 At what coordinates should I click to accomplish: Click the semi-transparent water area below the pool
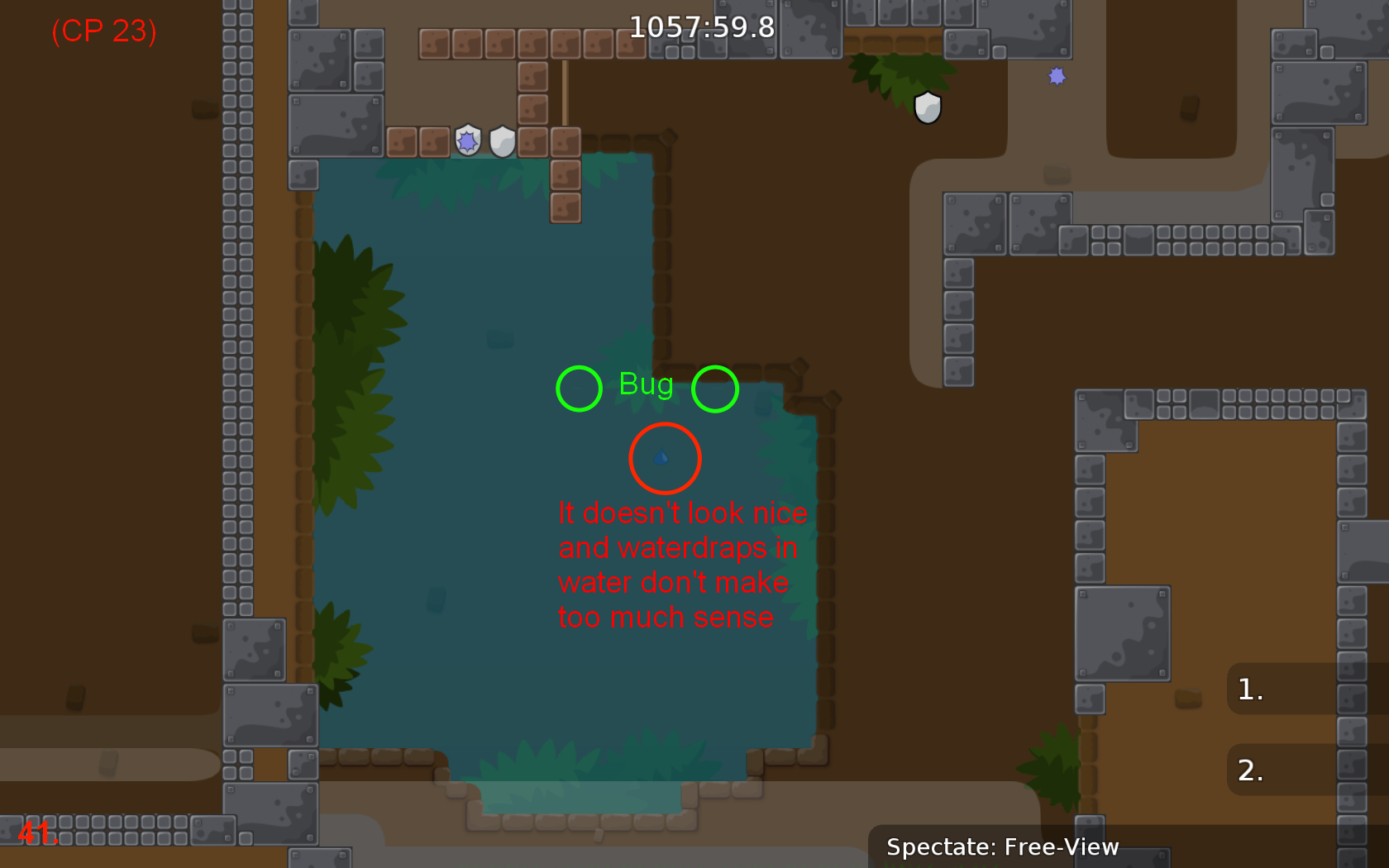tap(579, 794)
